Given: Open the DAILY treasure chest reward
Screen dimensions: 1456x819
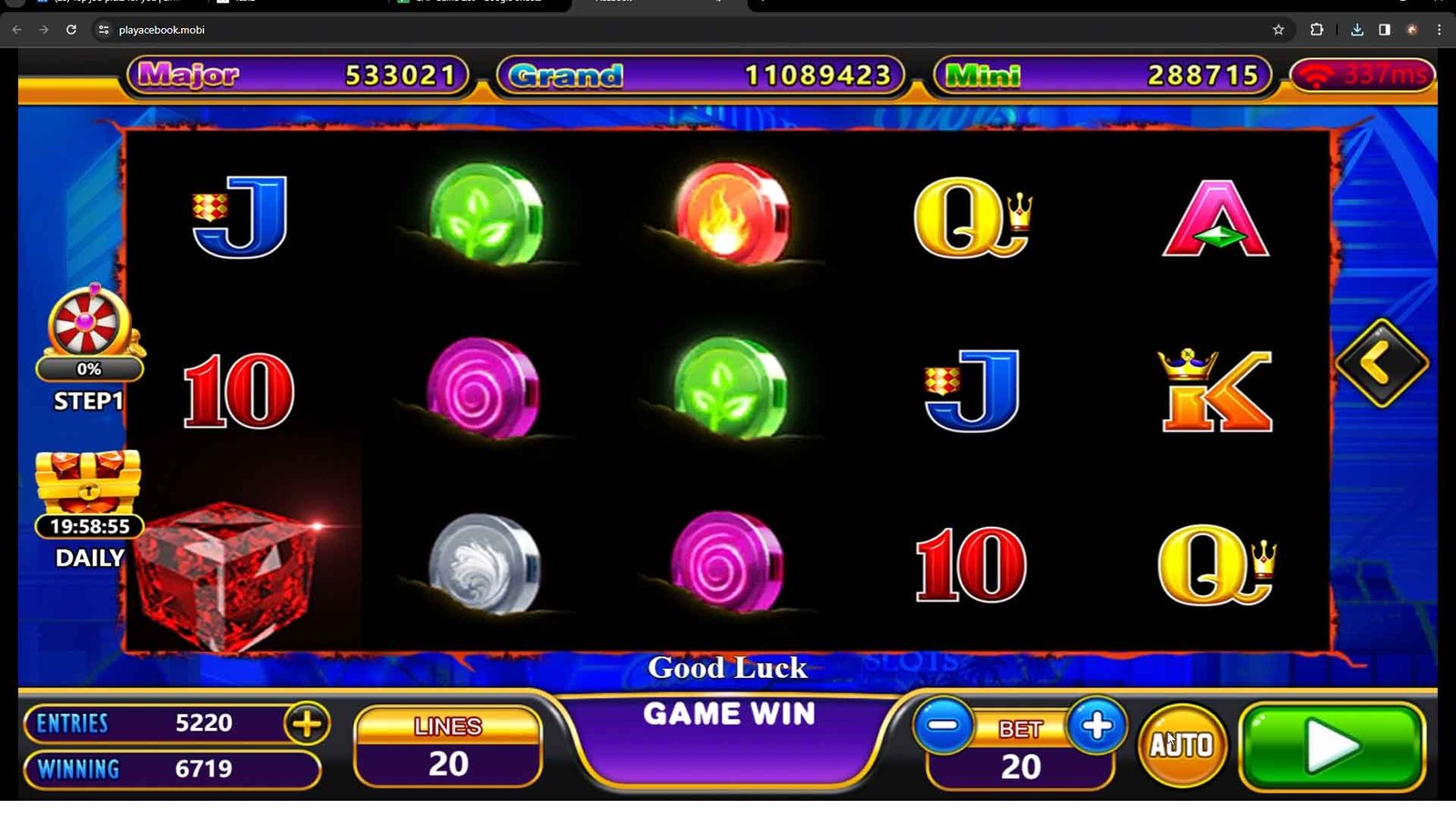Looking at the screenshot, I should 88,484.
